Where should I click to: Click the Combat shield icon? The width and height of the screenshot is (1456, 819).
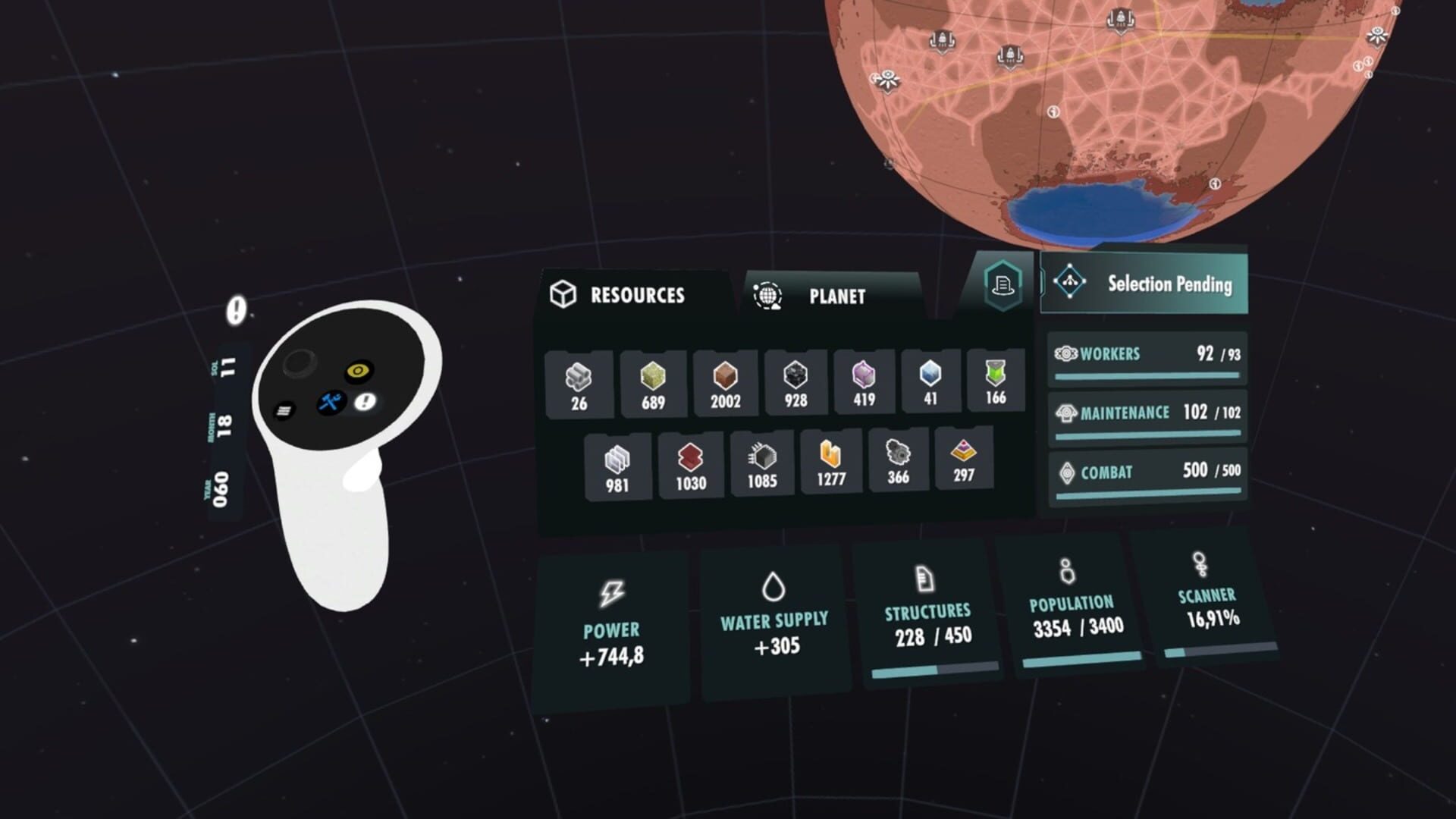click(1065, 471)
